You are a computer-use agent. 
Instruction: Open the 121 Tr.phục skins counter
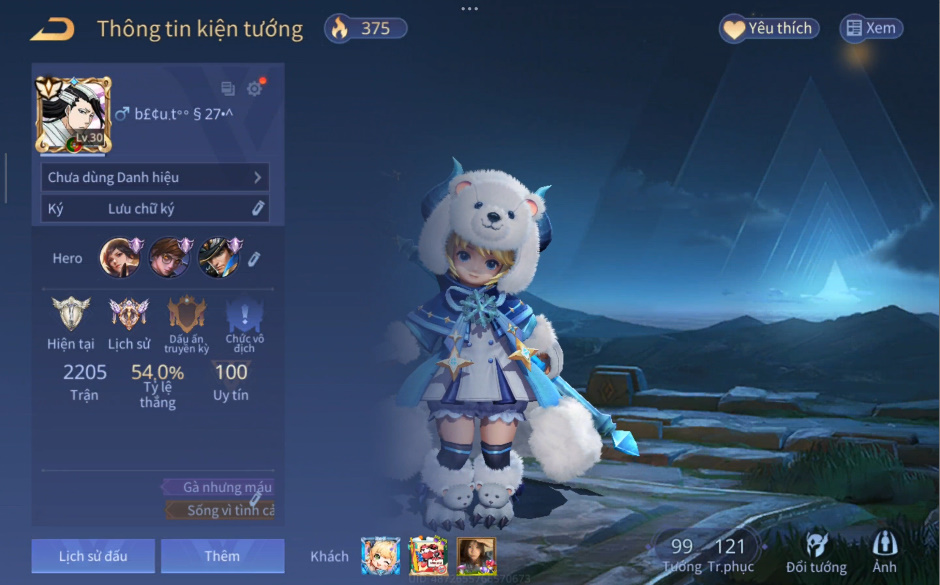pos(730,552)
